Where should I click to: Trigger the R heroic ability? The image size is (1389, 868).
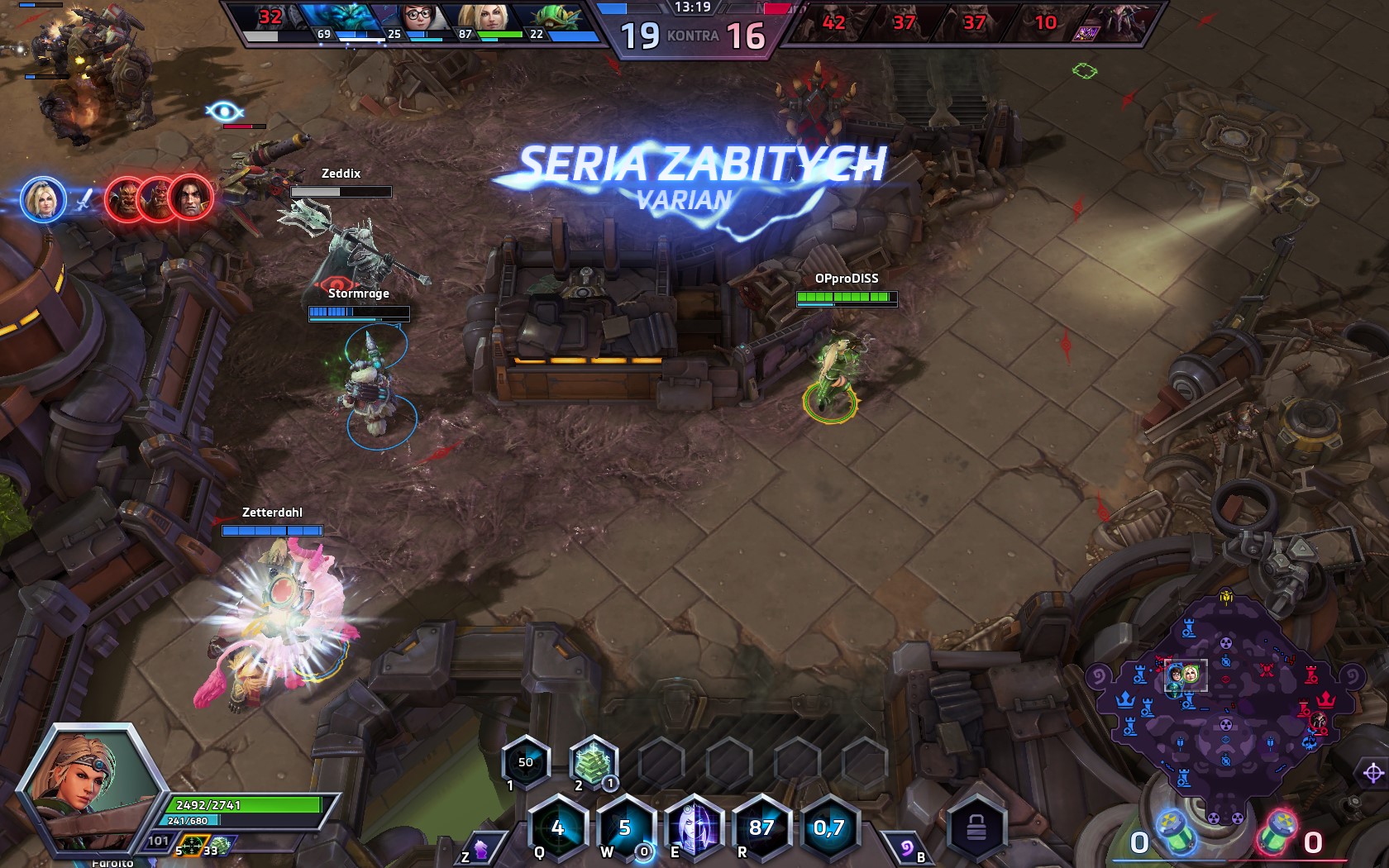coord(761,827)
